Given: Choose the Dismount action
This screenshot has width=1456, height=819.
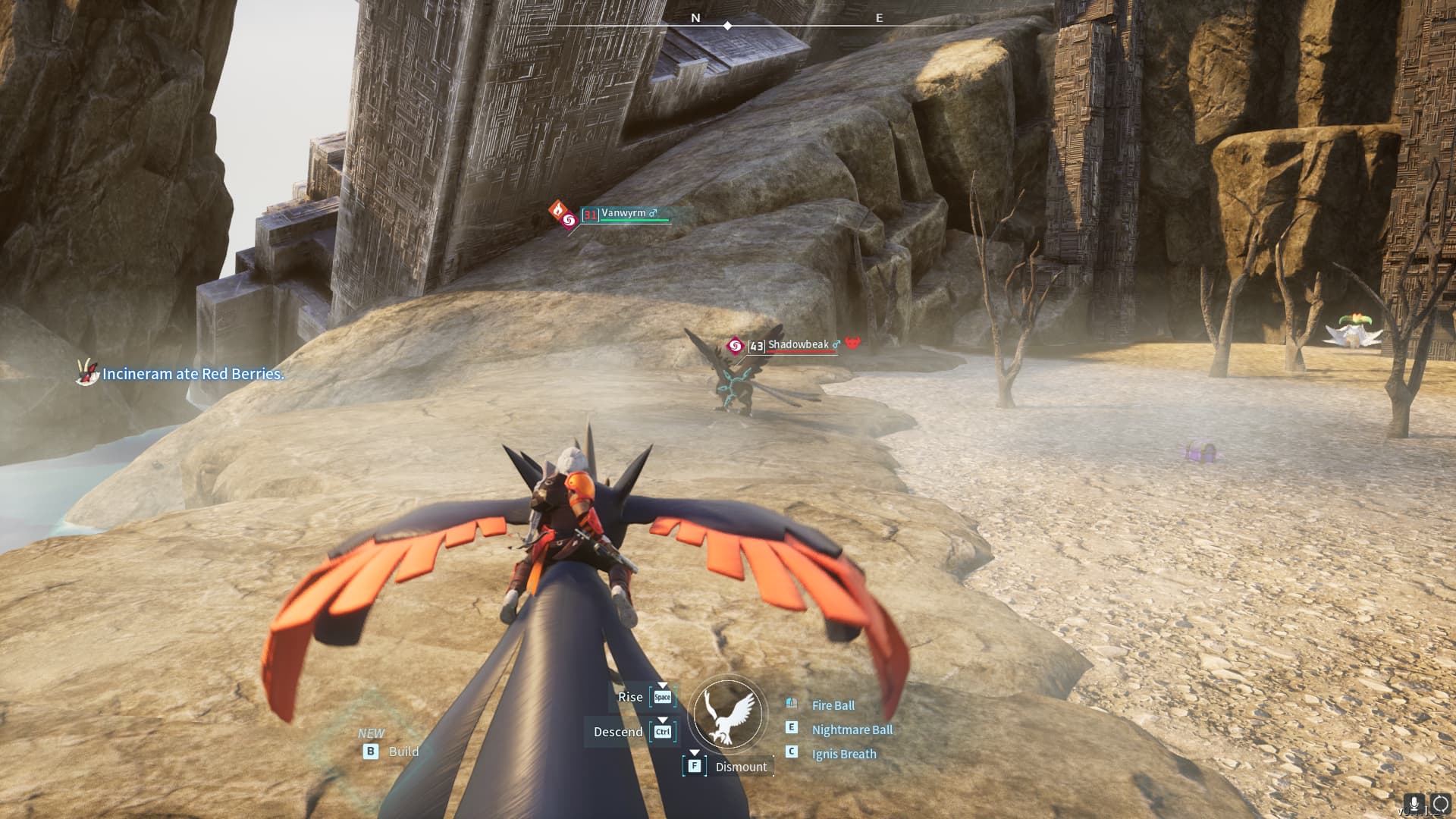Looking at the screenshot, I should 740,767.
